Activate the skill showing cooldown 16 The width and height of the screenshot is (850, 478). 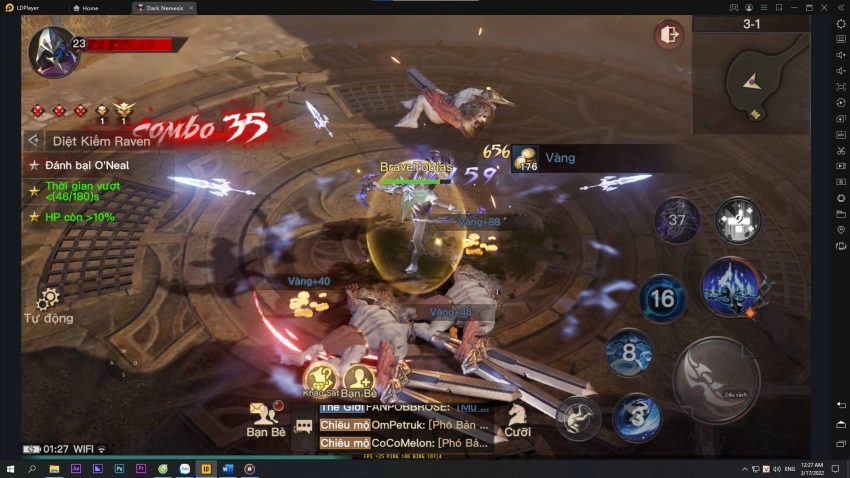coord(662,298)
